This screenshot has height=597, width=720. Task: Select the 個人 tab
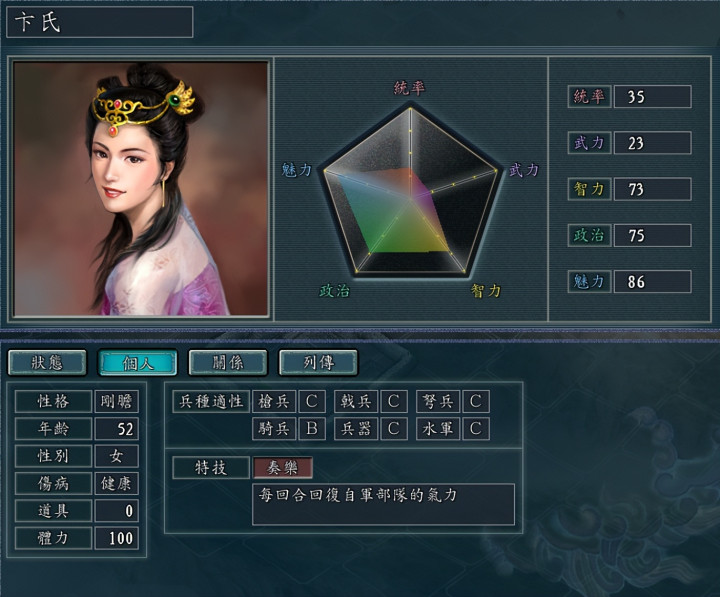[x=137, y=362]
